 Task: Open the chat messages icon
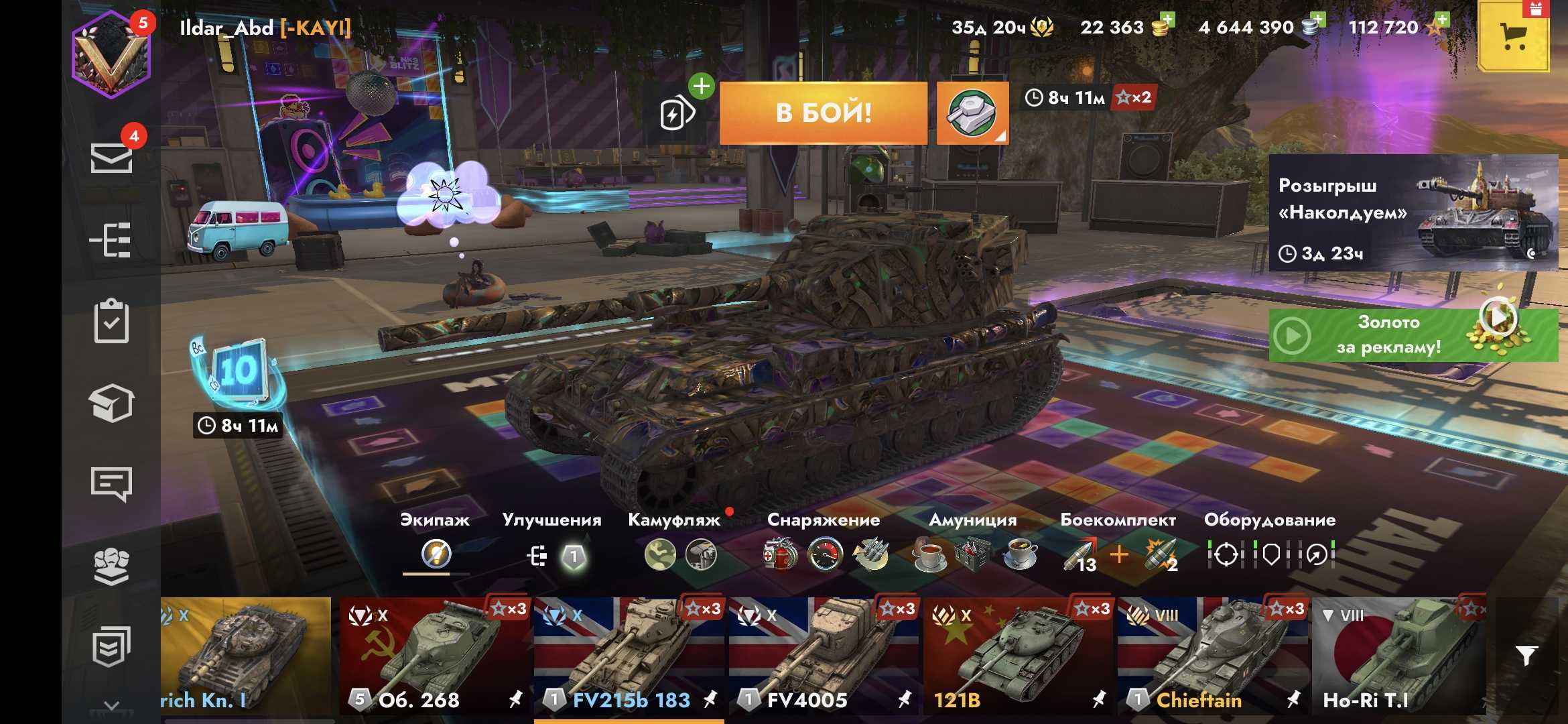click(x=111, y=484)
